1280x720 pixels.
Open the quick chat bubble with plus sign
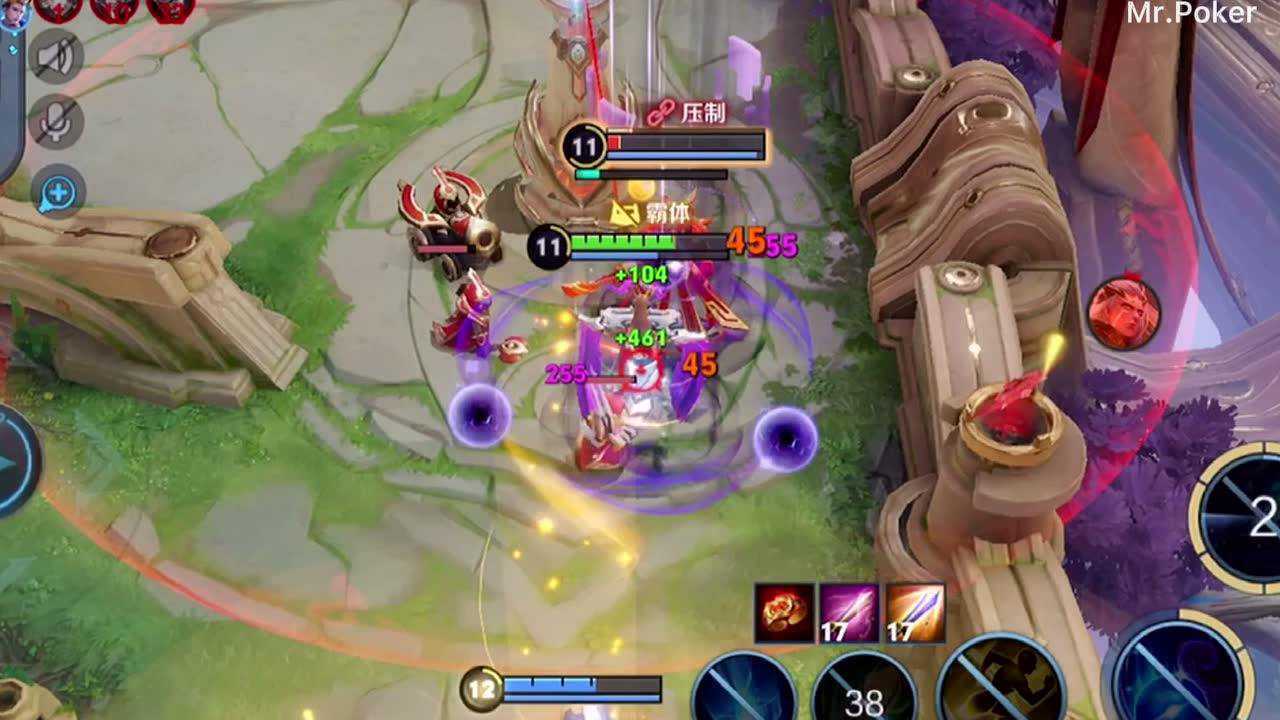(x=57, y=191)
